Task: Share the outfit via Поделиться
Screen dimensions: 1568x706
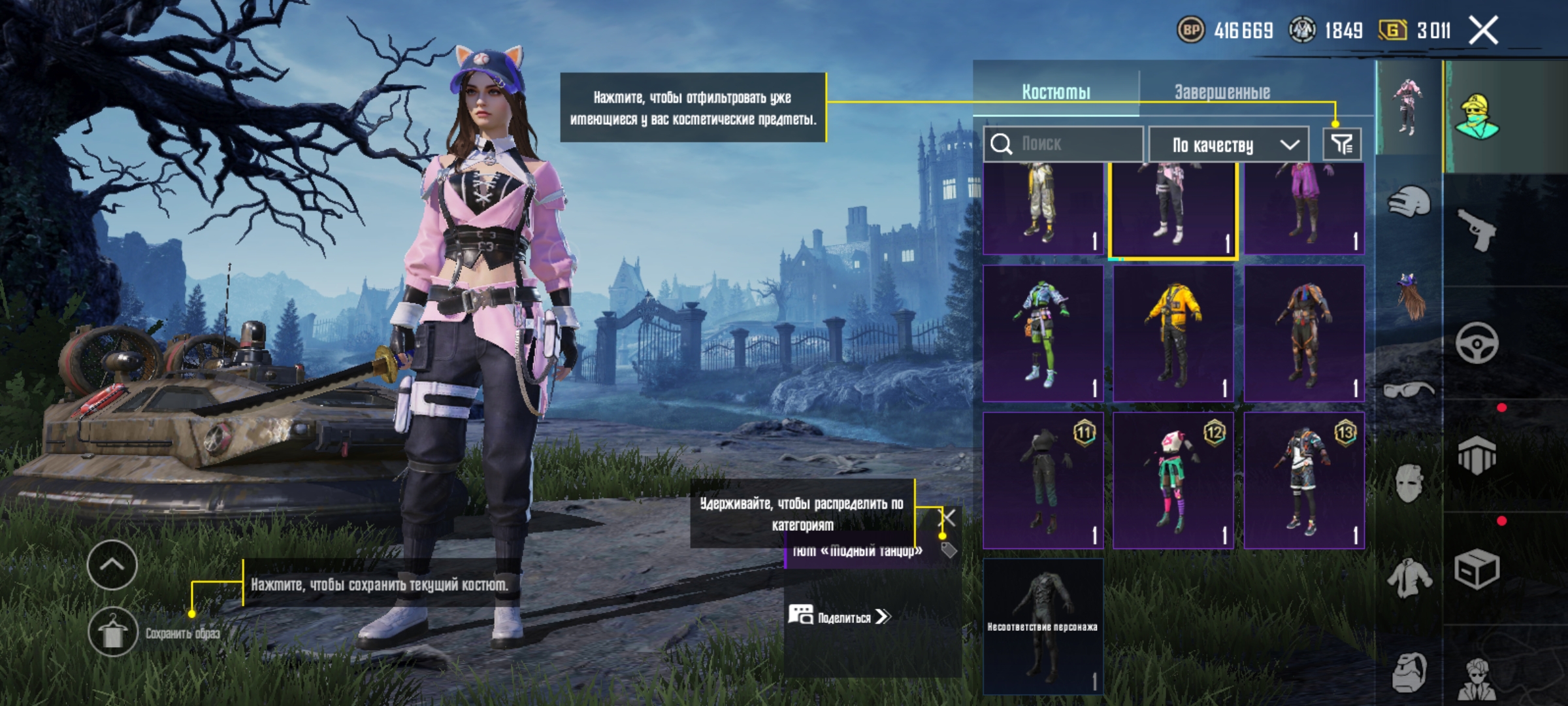Action: [844, 617]
